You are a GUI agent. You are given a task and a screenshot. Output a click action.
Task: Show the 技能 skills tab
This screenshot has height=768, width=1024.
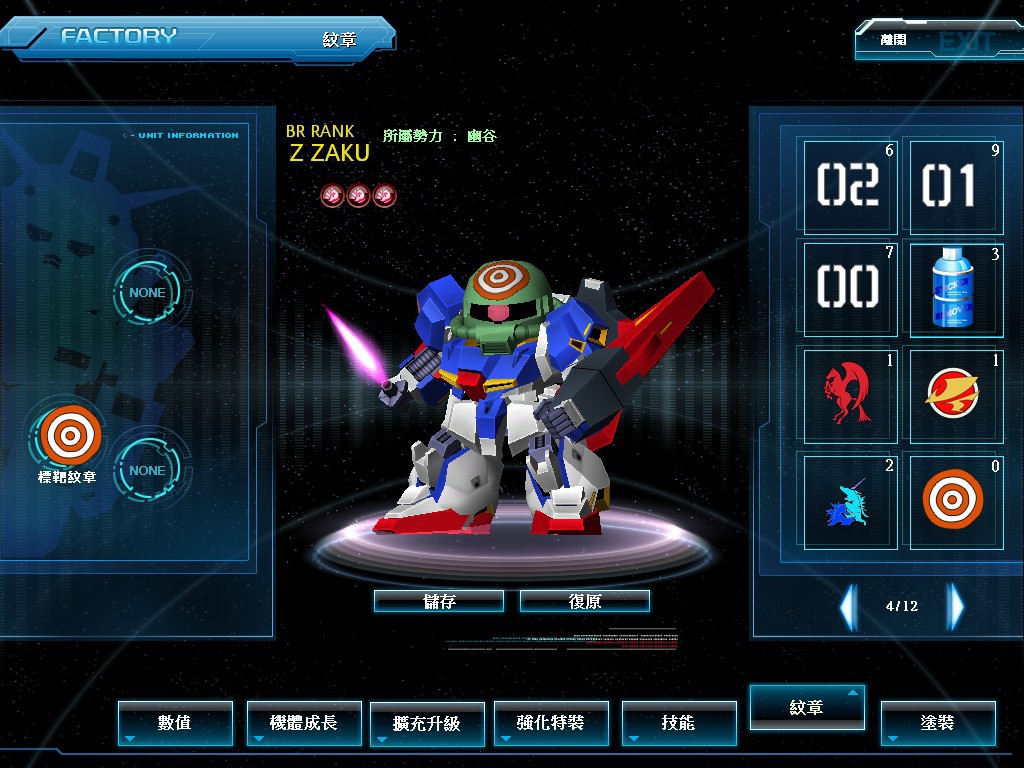pos(678,722)
